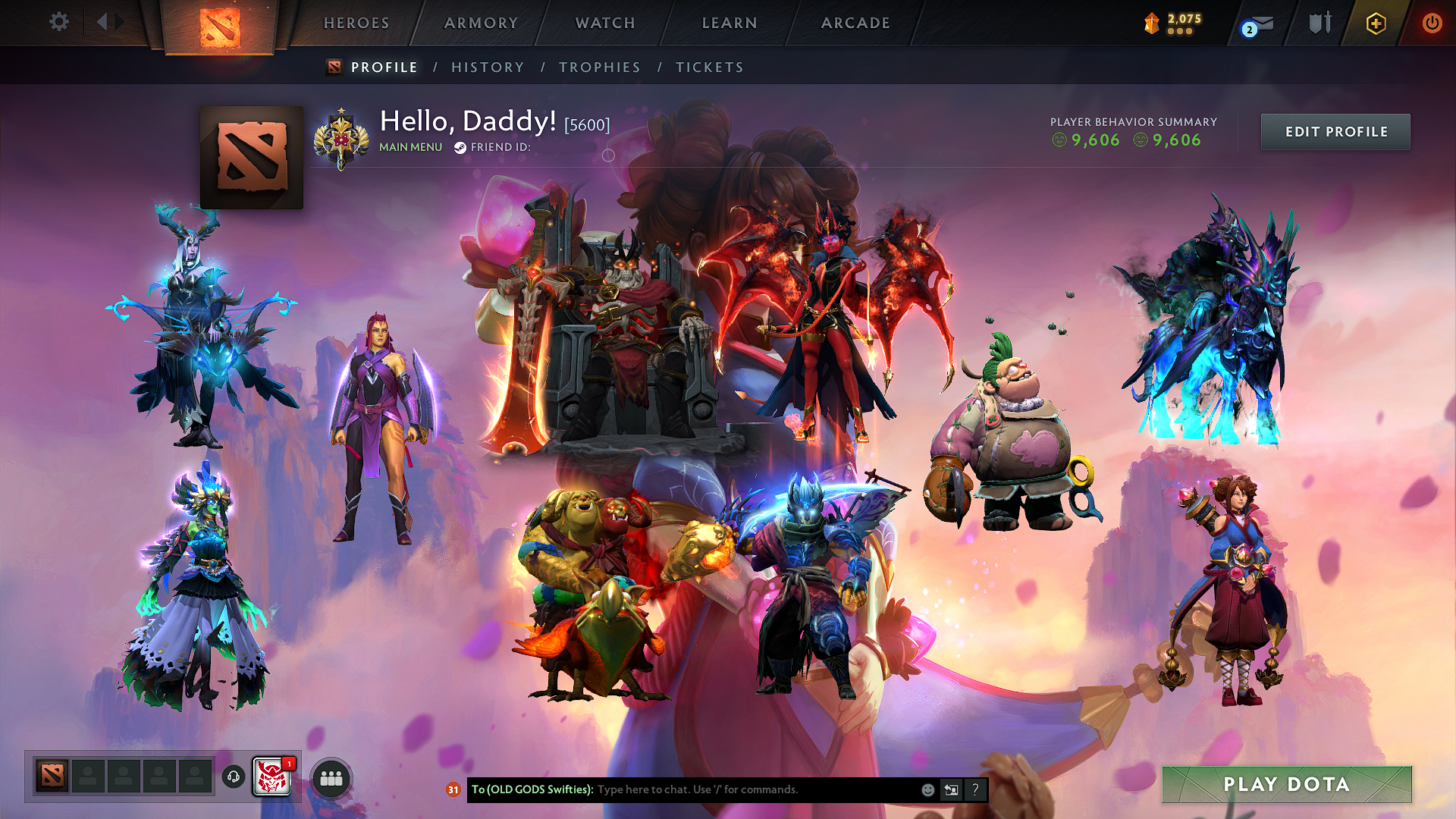Image resolution: width=1456 pixels, height=819 pixels.
Task: Click the Steam friend ID icon
Action: [x=460, y=148]
